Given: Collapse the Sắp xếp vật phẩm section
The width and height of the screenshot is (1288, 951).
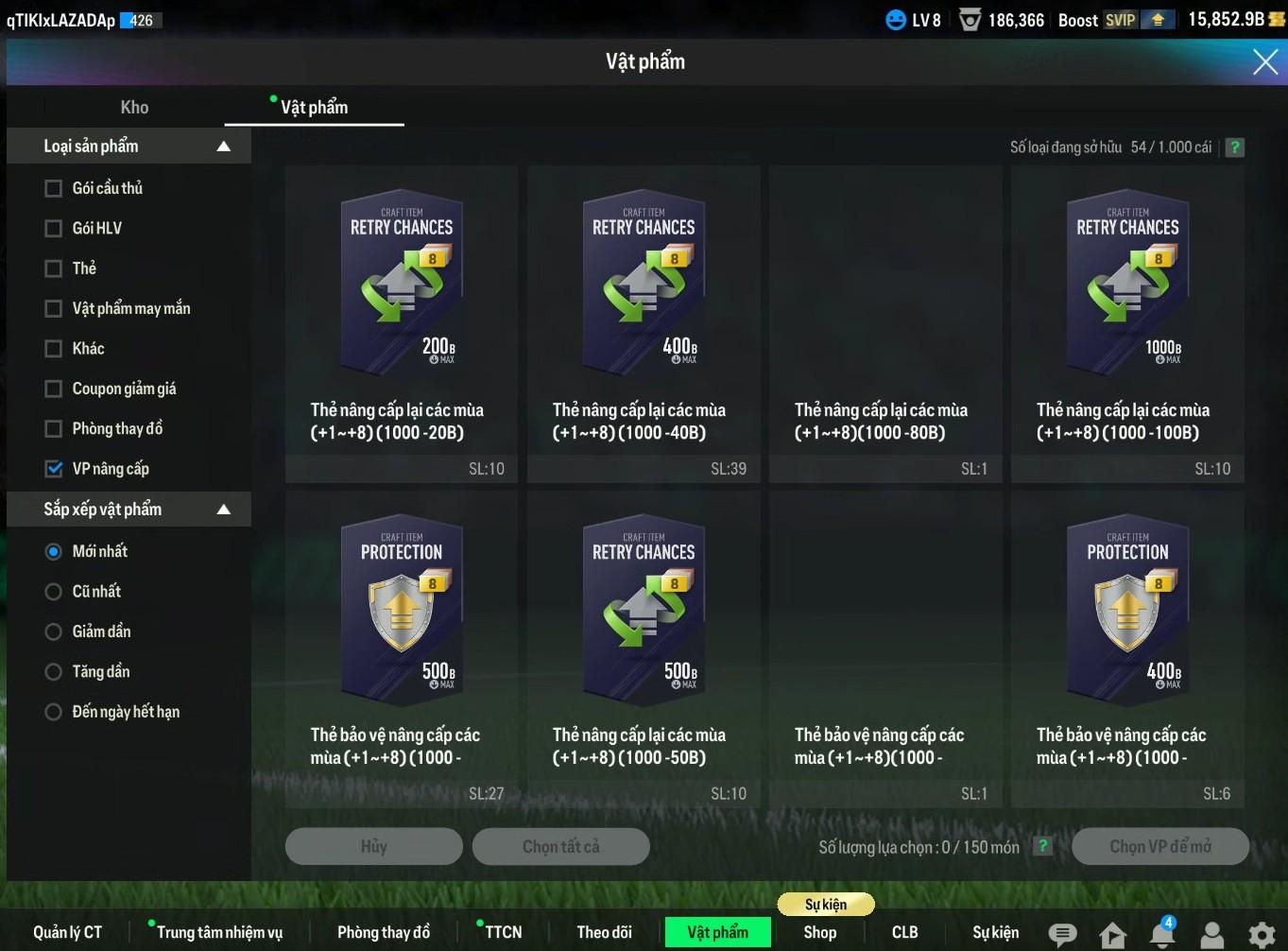Looking at the screenshot, I should pyautogui.click(x=224, y=510).
